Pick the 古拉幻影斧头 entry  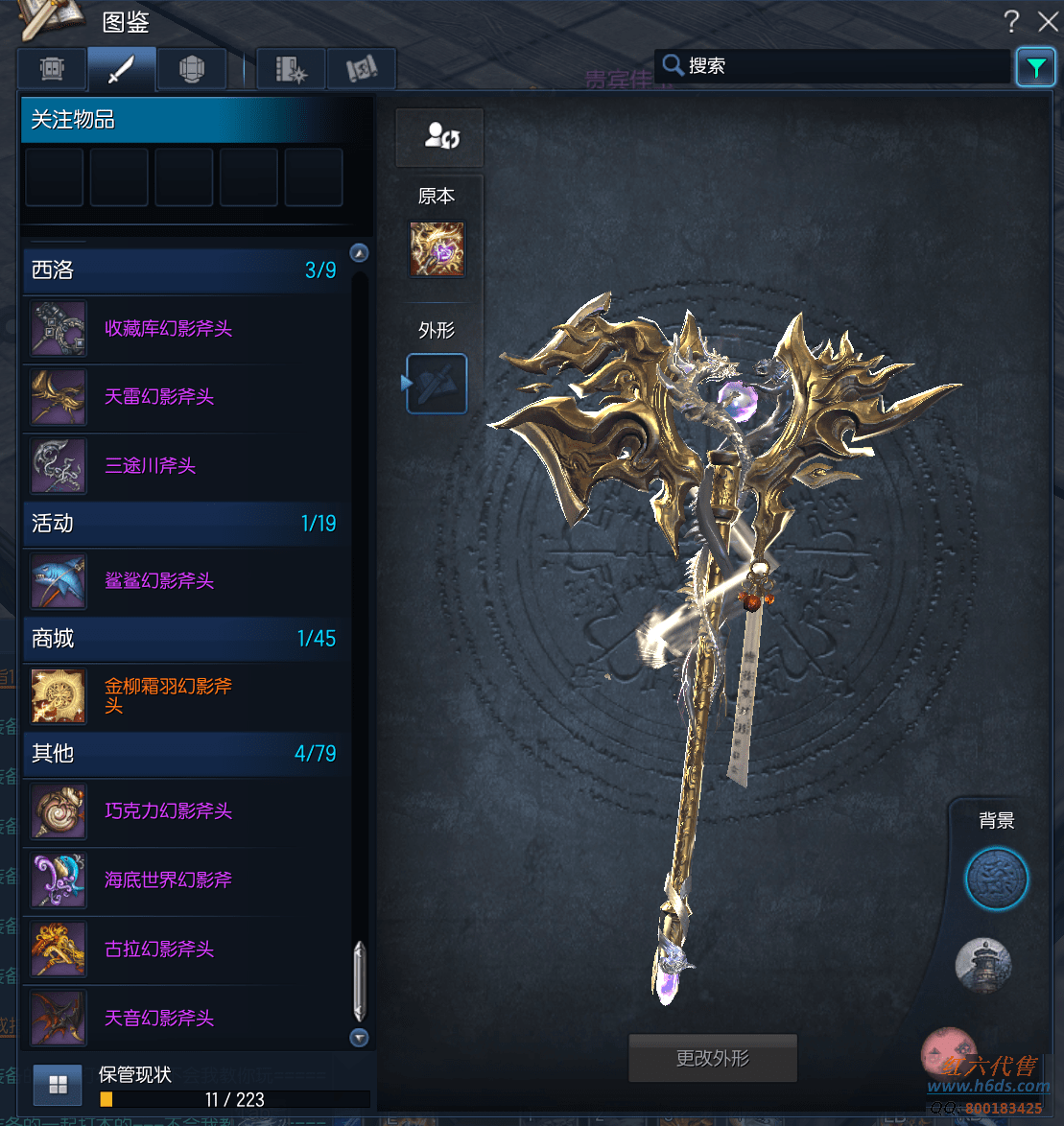(158, 950)
